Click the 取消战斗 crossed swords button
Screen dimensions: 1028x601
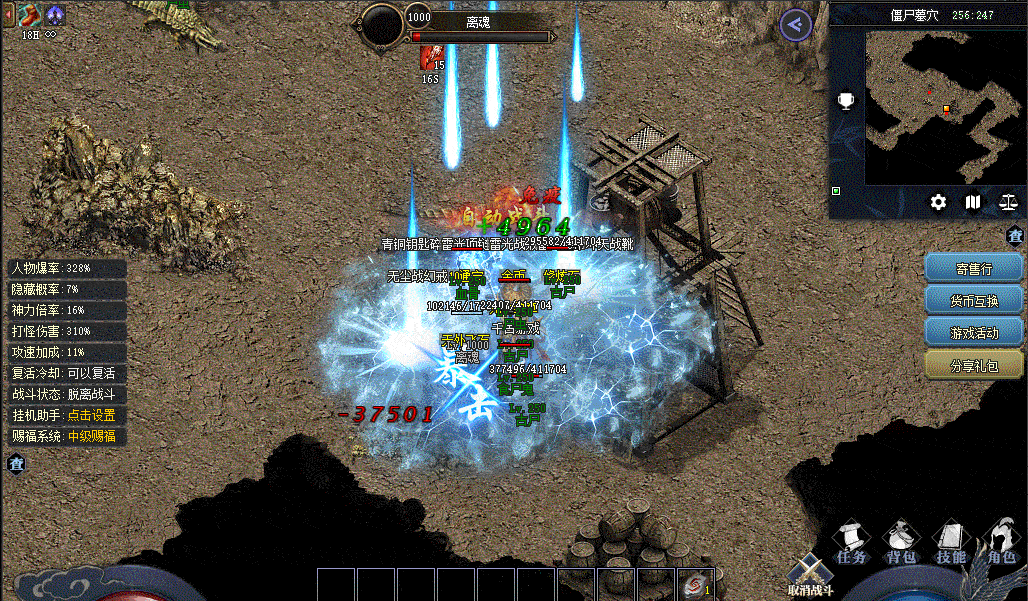[x=808, y=575]
